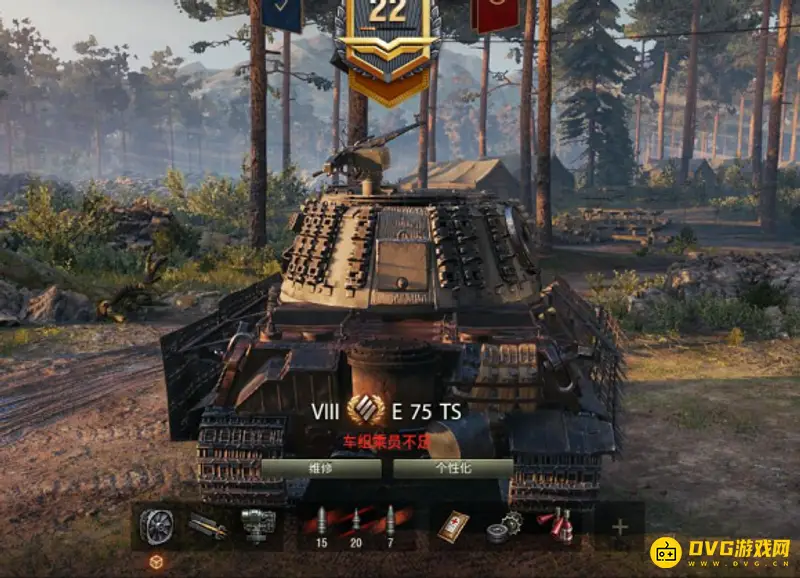Choose the repair kit consumable slot
Screen dimensions: 800x578
click(x=503, y=527)
